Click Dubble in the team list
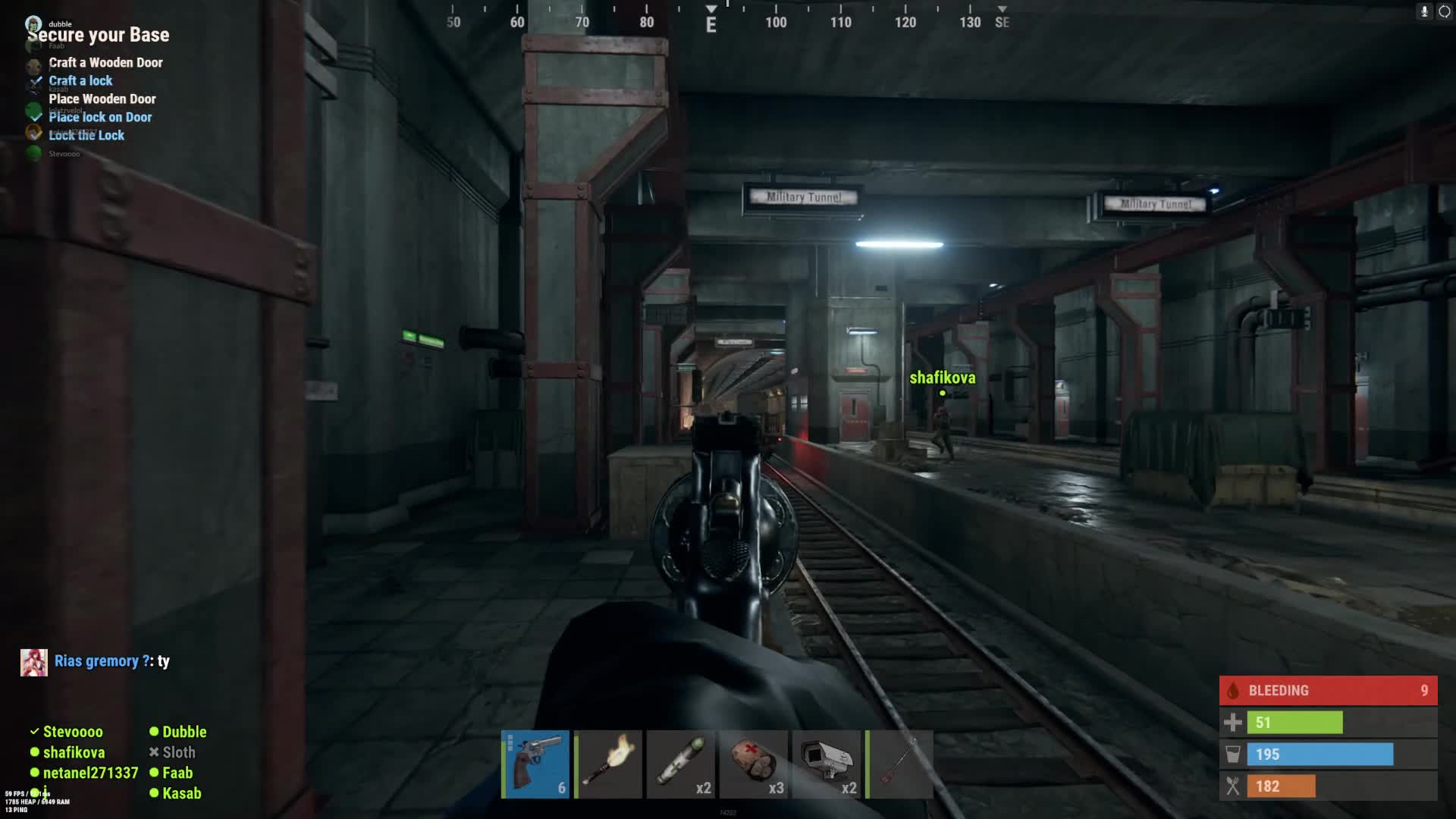Viewport: 1456px width, 819px height. pyautogui.click(x=184, y=732)
